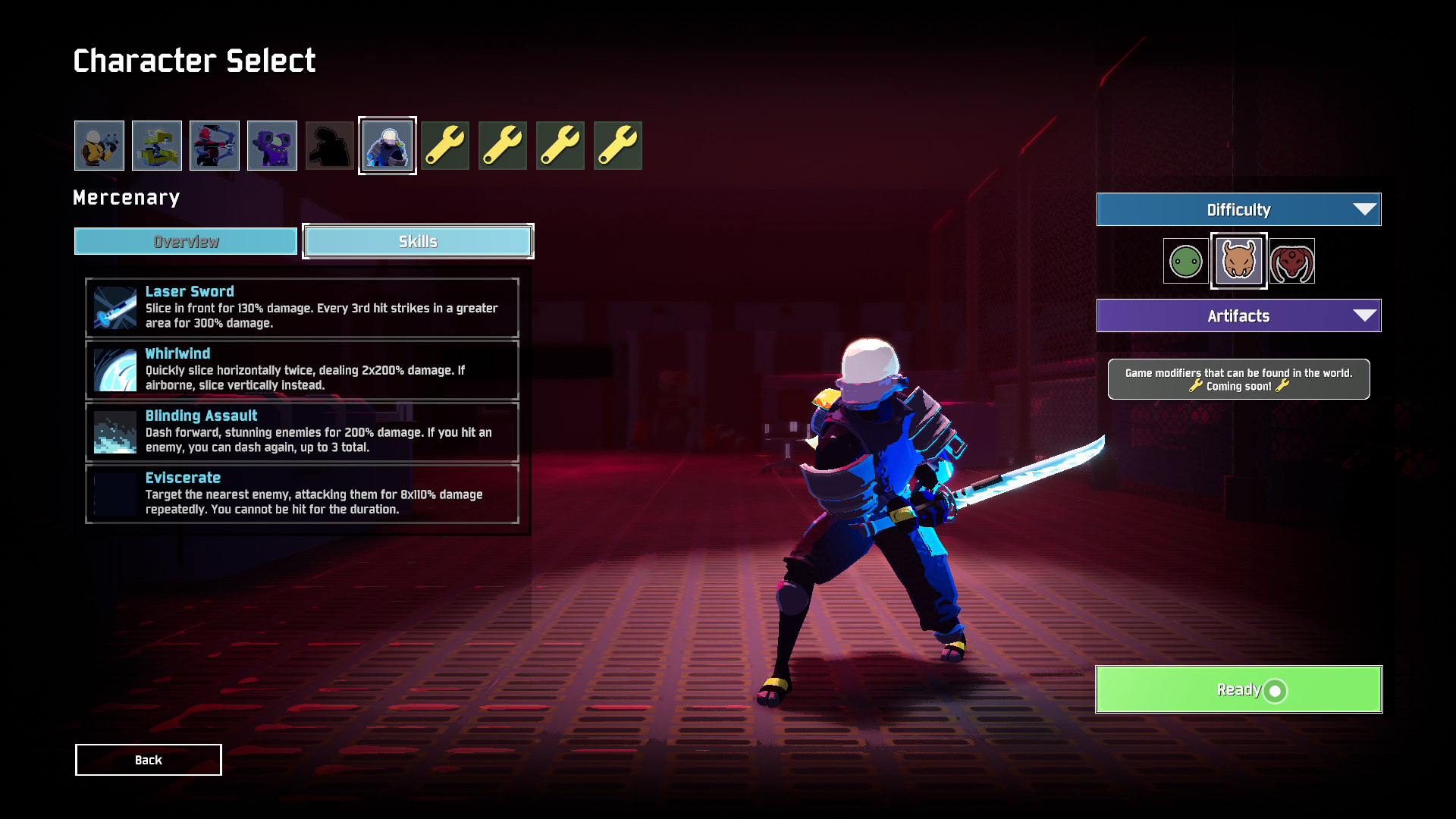The width and height of the screenshot is (1456, 819).
Task: Click the Blinding Assault skill row
Action: 302,432
